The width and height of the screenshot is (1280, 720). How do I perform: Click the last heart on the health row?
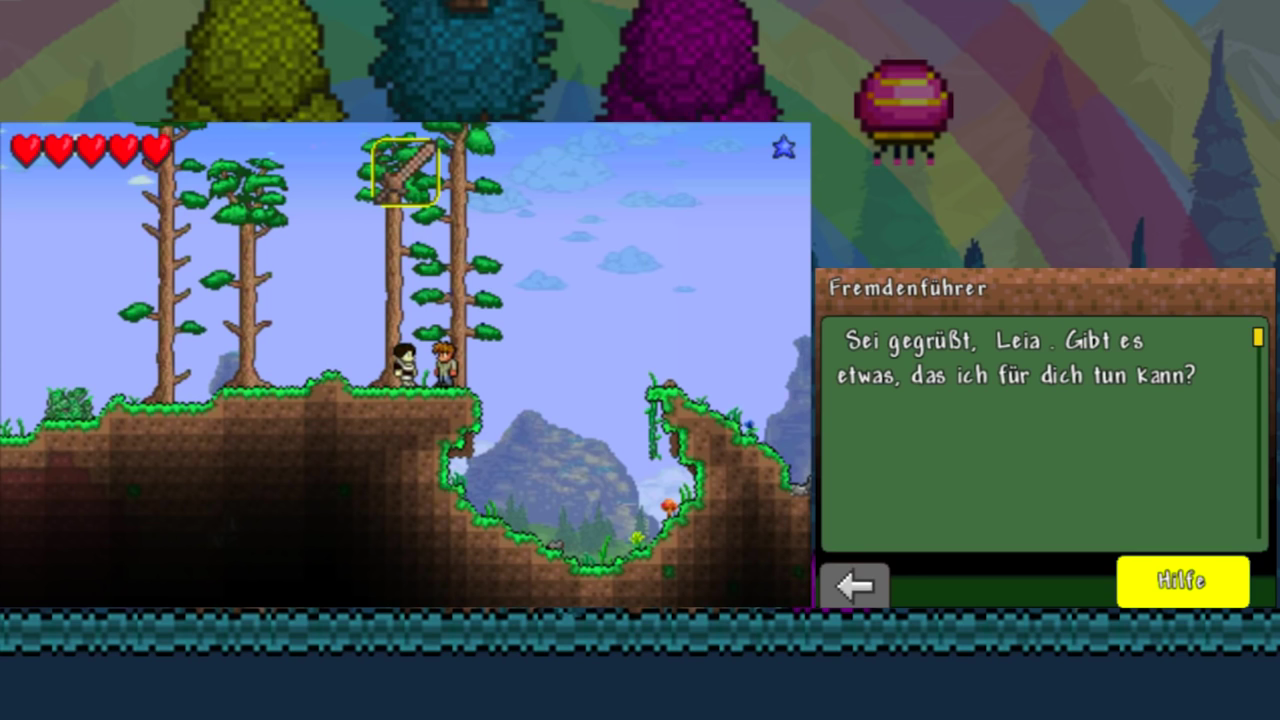coord(155,150)
